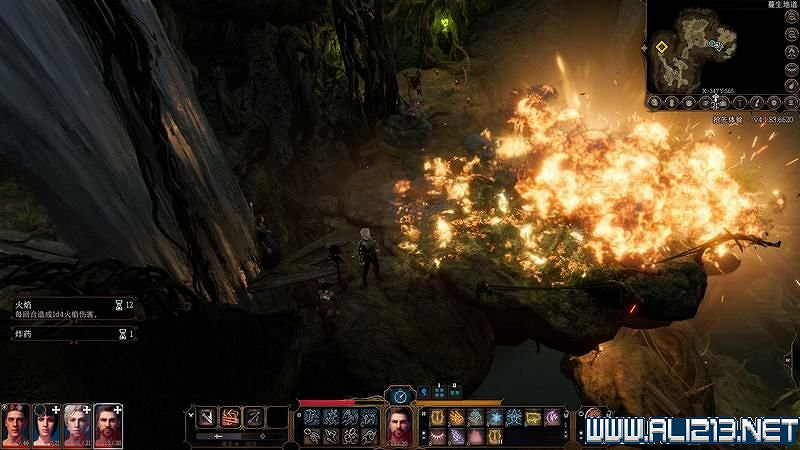Choose the melee weapon slot in left hotbar
The width and height of the screenshot is (800, 450).
(207, 417)
